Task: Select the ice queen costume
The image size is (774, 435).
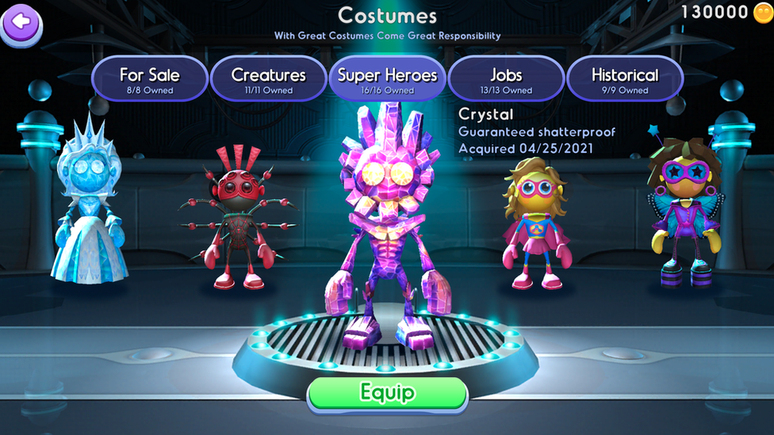Action: point(89,210)
